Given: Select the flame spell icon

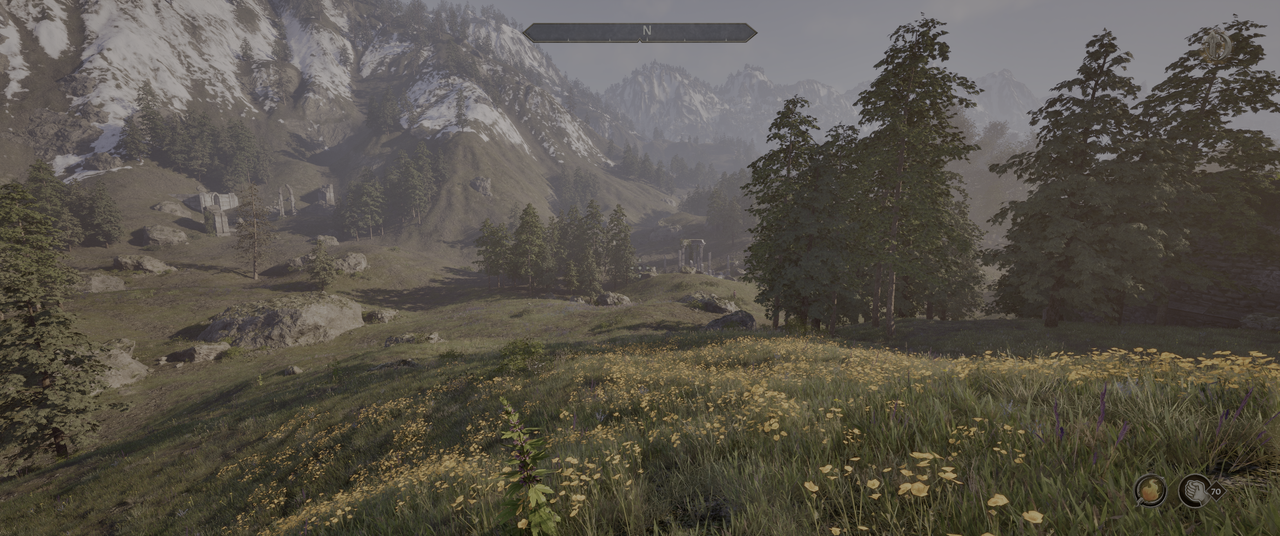Looking at the screenshot, I should [1150, 490].
